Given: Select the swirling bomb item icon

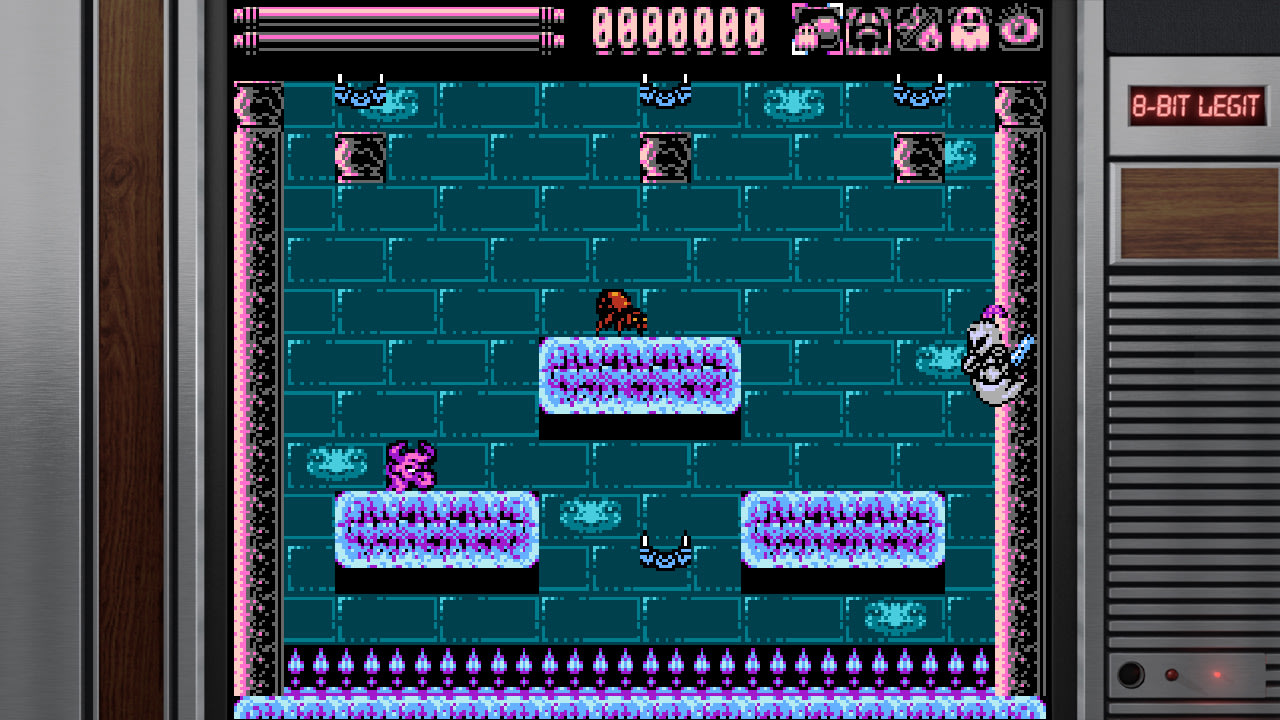Looking at the screenshot, I should click(x=1018, y=28).
